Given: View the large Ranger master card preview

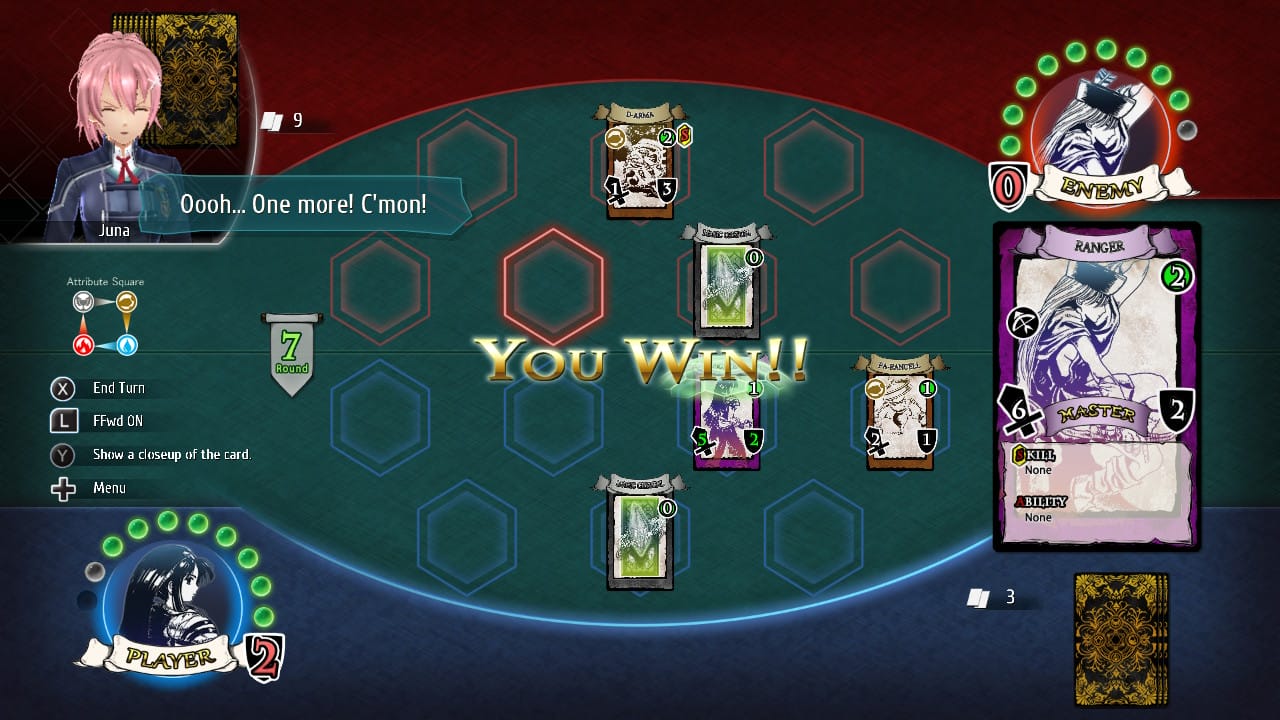Looking at the screenshot, I should coord(1097,385).
